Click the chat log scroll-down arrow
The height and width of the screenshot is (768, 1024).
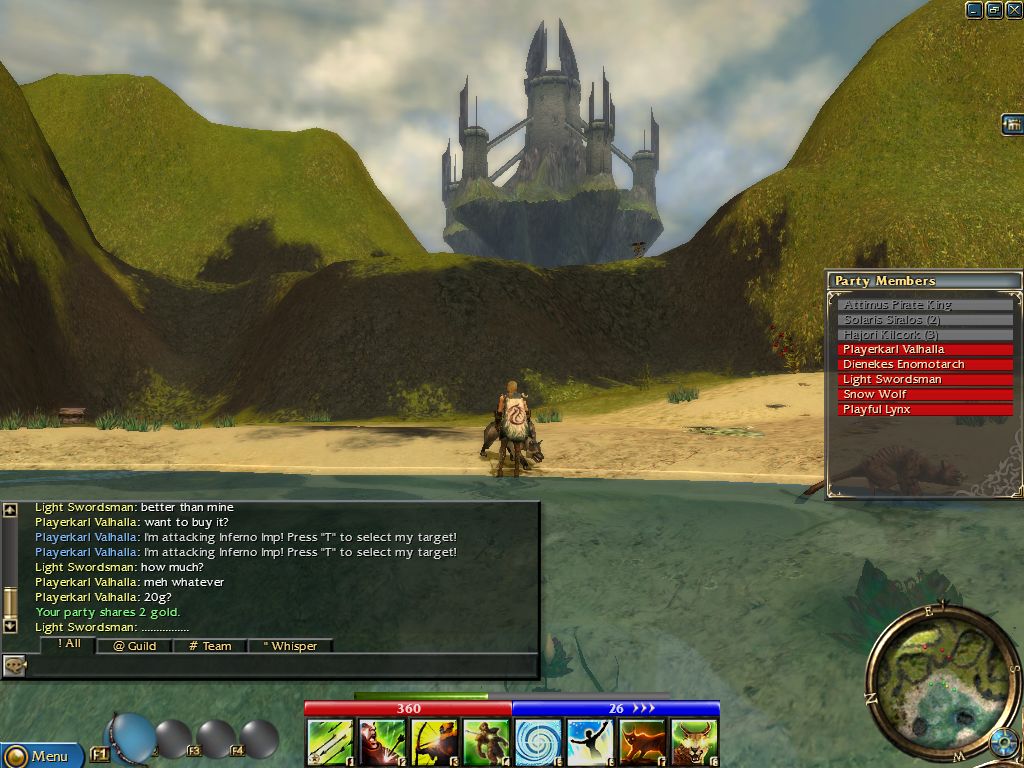(x=10, y=625)
